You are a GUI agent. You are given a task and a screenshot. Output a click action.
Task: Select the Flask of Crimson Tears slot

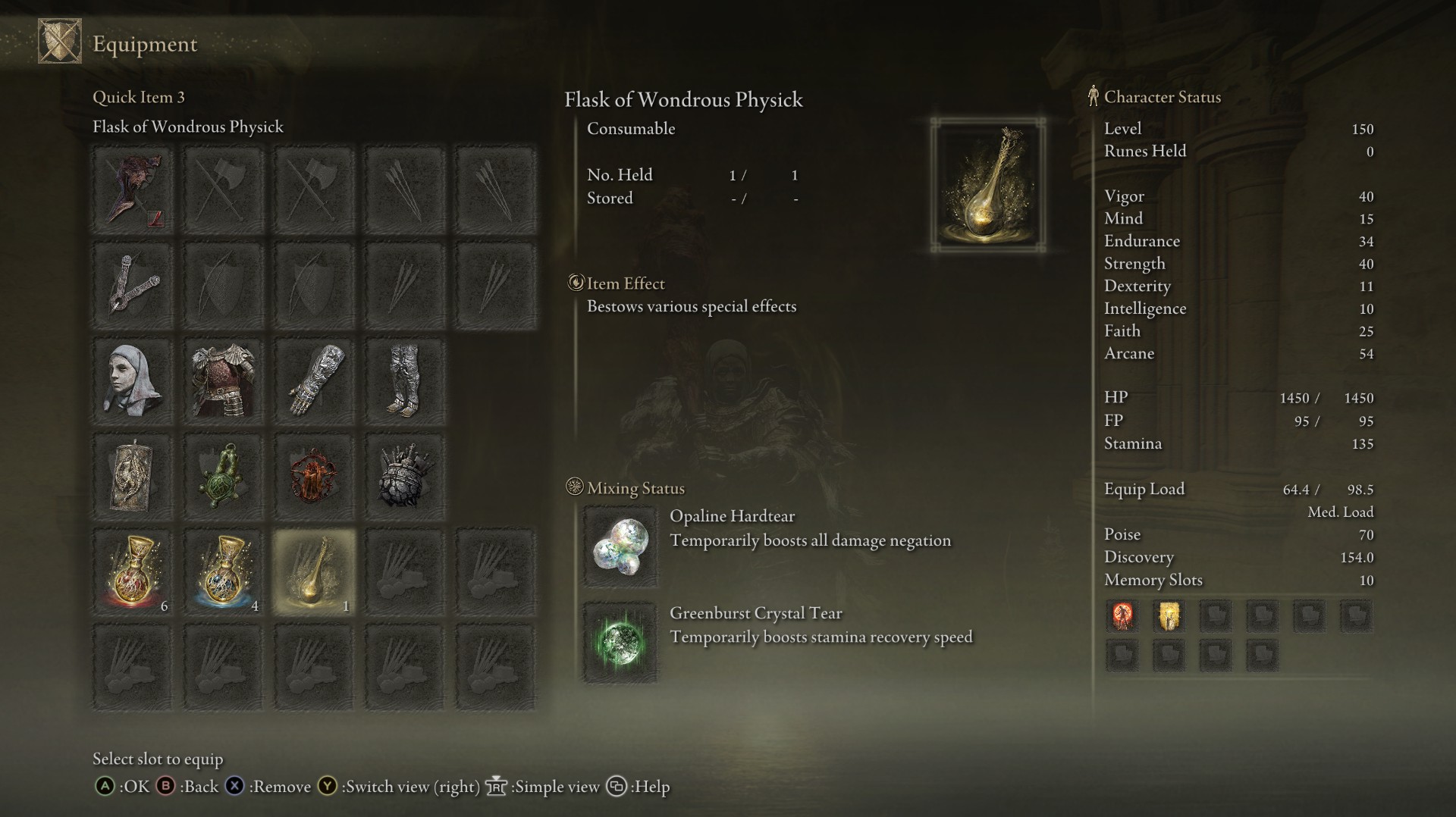pos(133,572)
